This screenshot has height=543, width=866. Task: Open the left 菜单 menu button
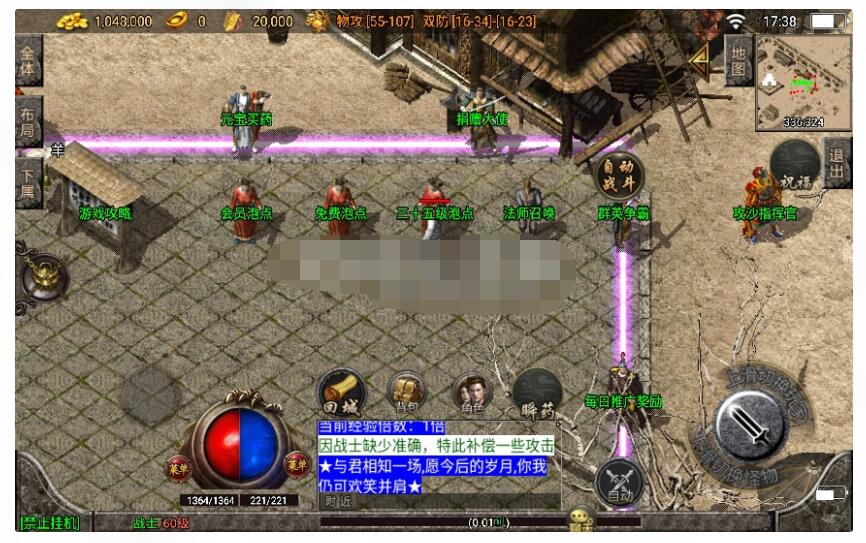point(178,465)
